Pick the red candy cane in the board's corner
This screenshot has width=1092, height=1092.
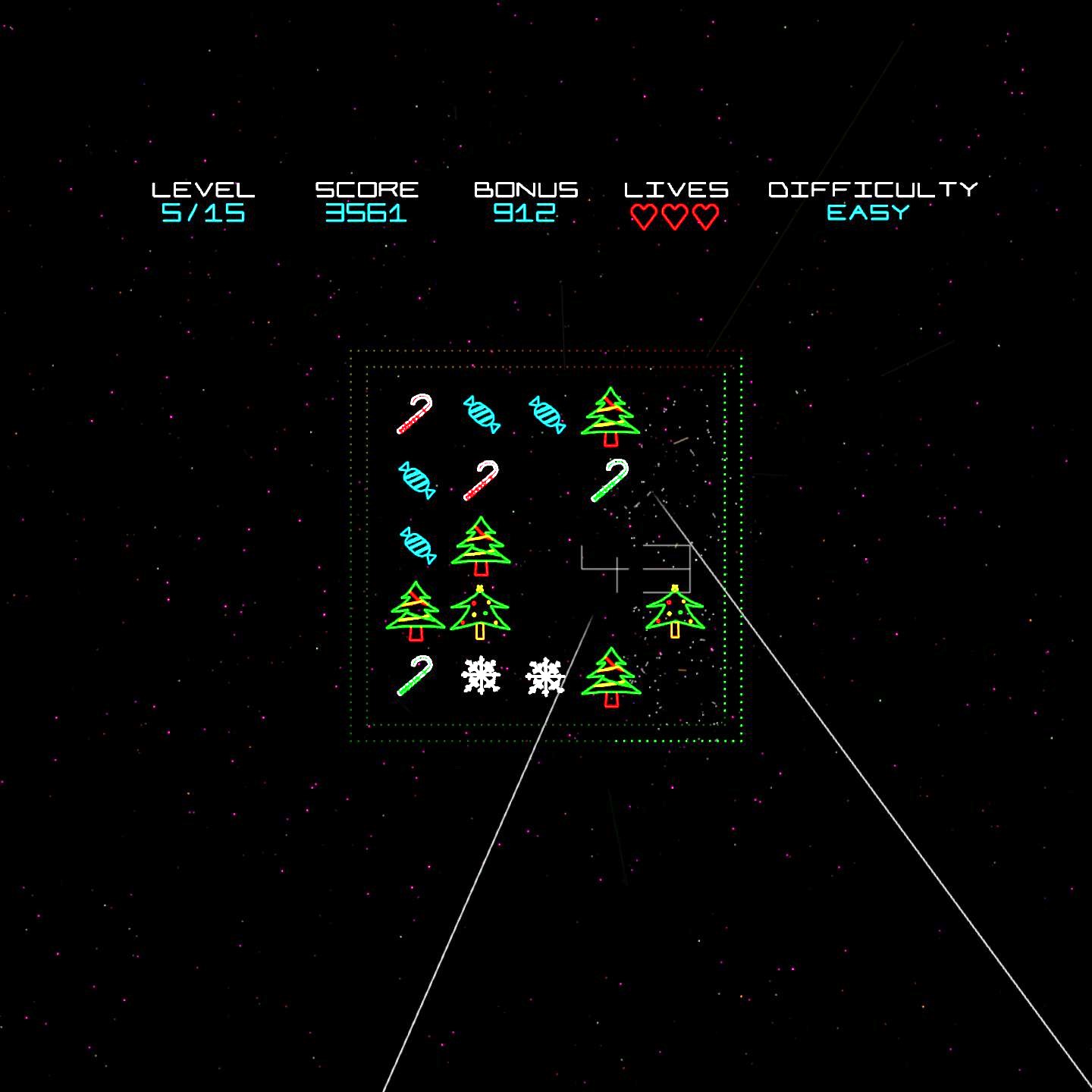pyautogui.click(x=415, y=414)
